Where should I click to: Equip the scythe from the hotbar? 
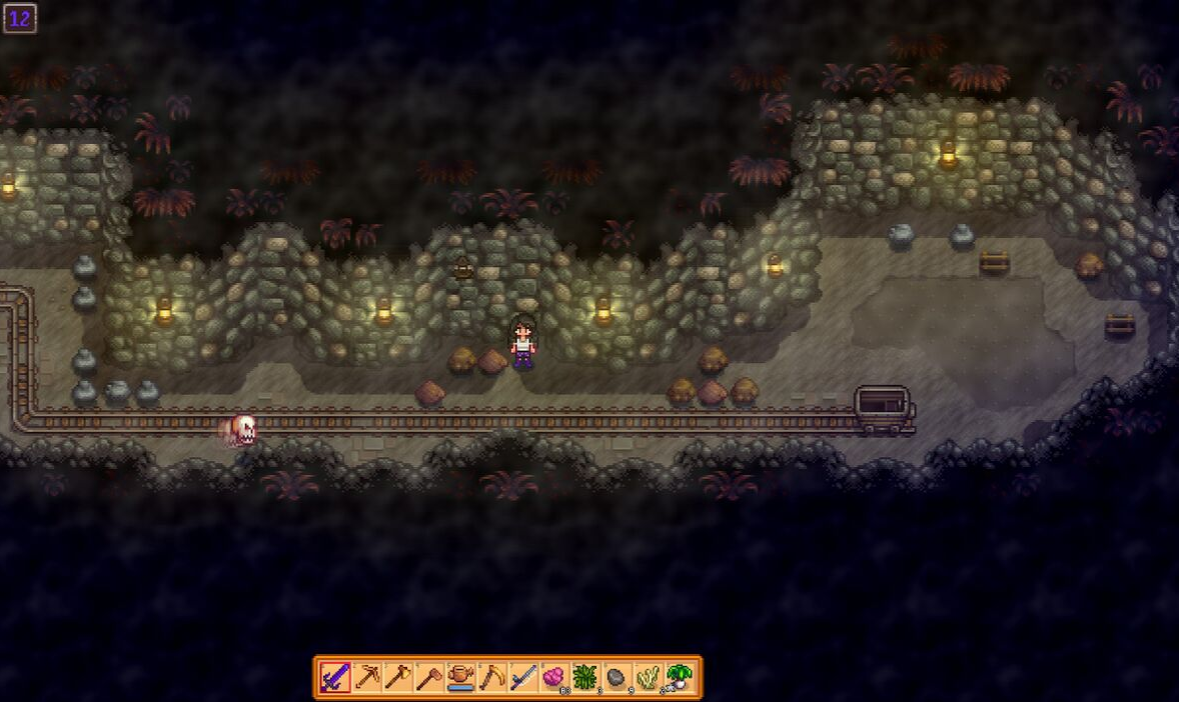491,678
